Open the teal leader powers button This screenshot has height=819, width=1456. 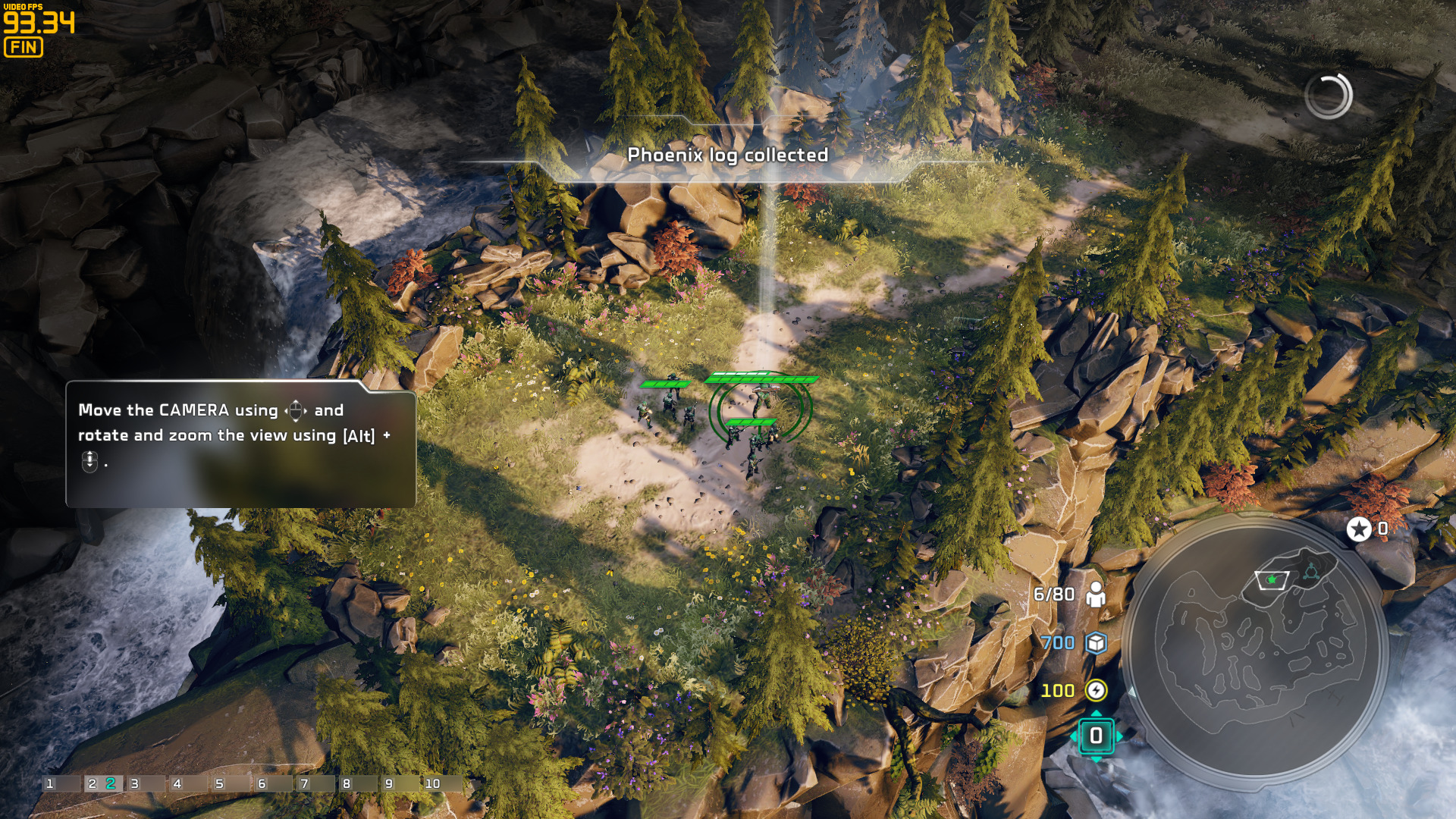pos(1096,736)
